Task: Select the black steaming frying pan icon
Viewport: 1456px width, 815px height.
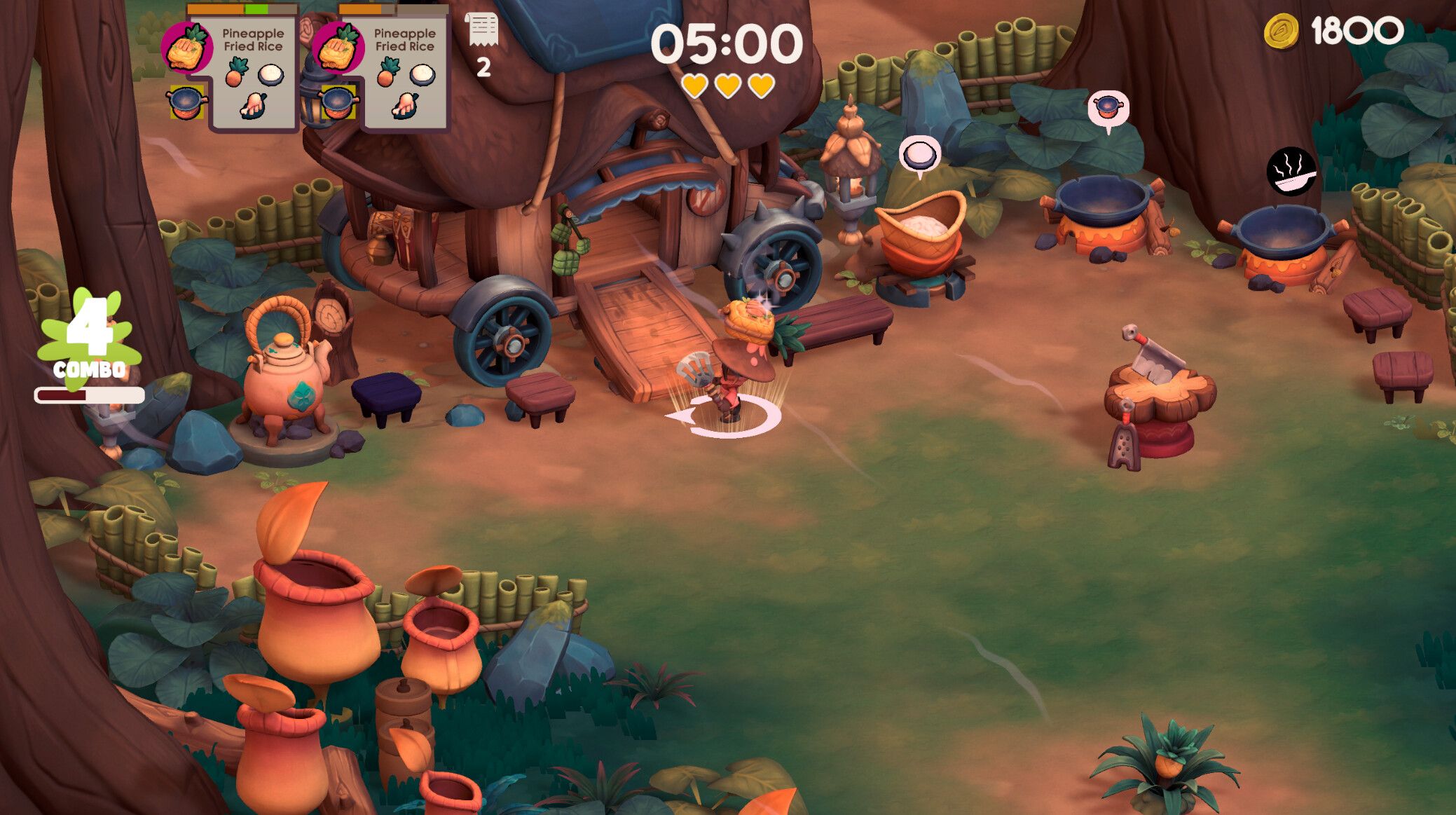Action: 1291,171
